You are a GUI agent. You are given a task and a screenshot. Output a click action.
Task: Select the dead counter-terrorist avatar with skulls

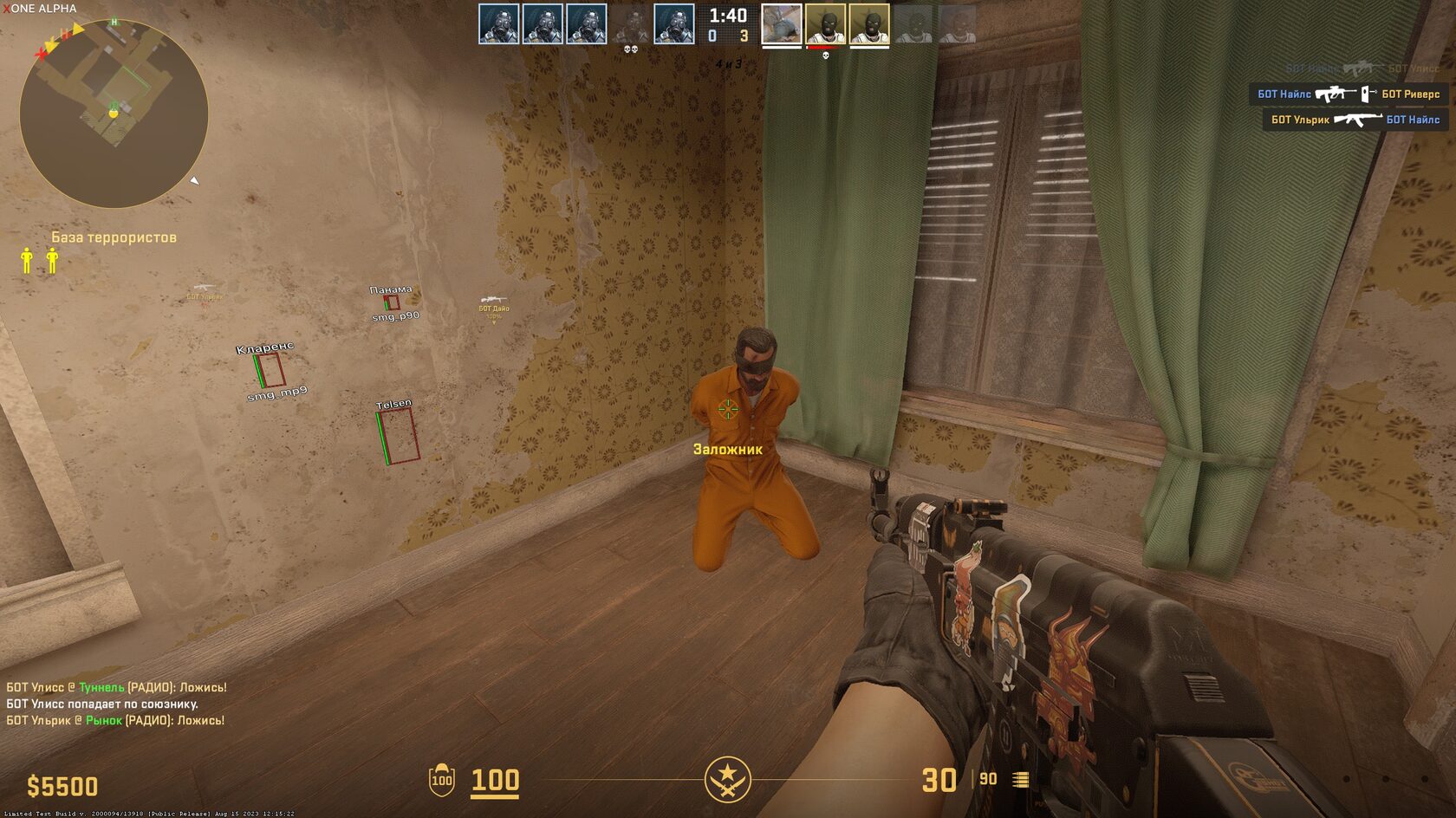click(x=630, y=24)
